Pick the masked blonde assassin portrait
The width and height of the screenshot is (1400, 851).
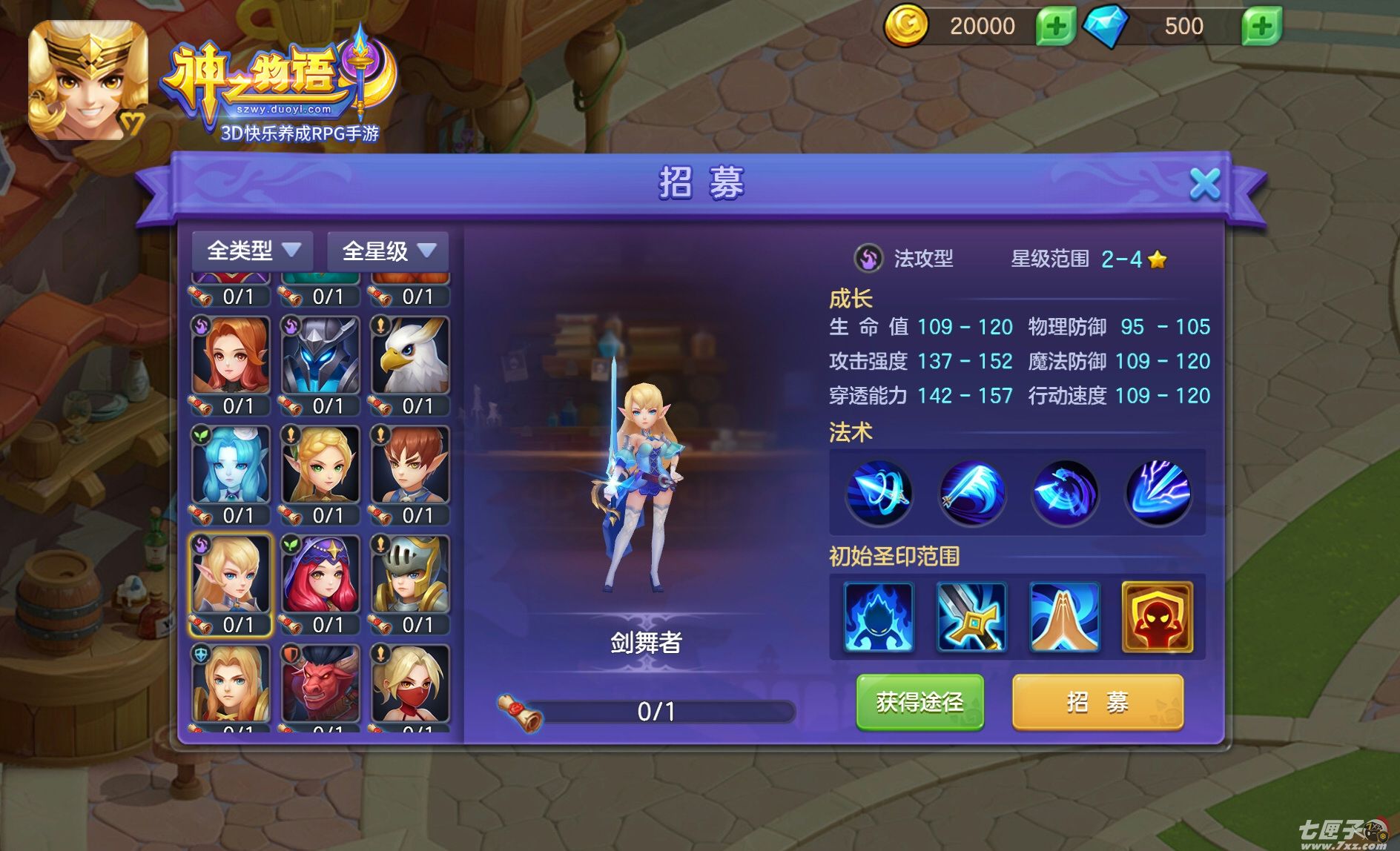[x=410, y=683]
